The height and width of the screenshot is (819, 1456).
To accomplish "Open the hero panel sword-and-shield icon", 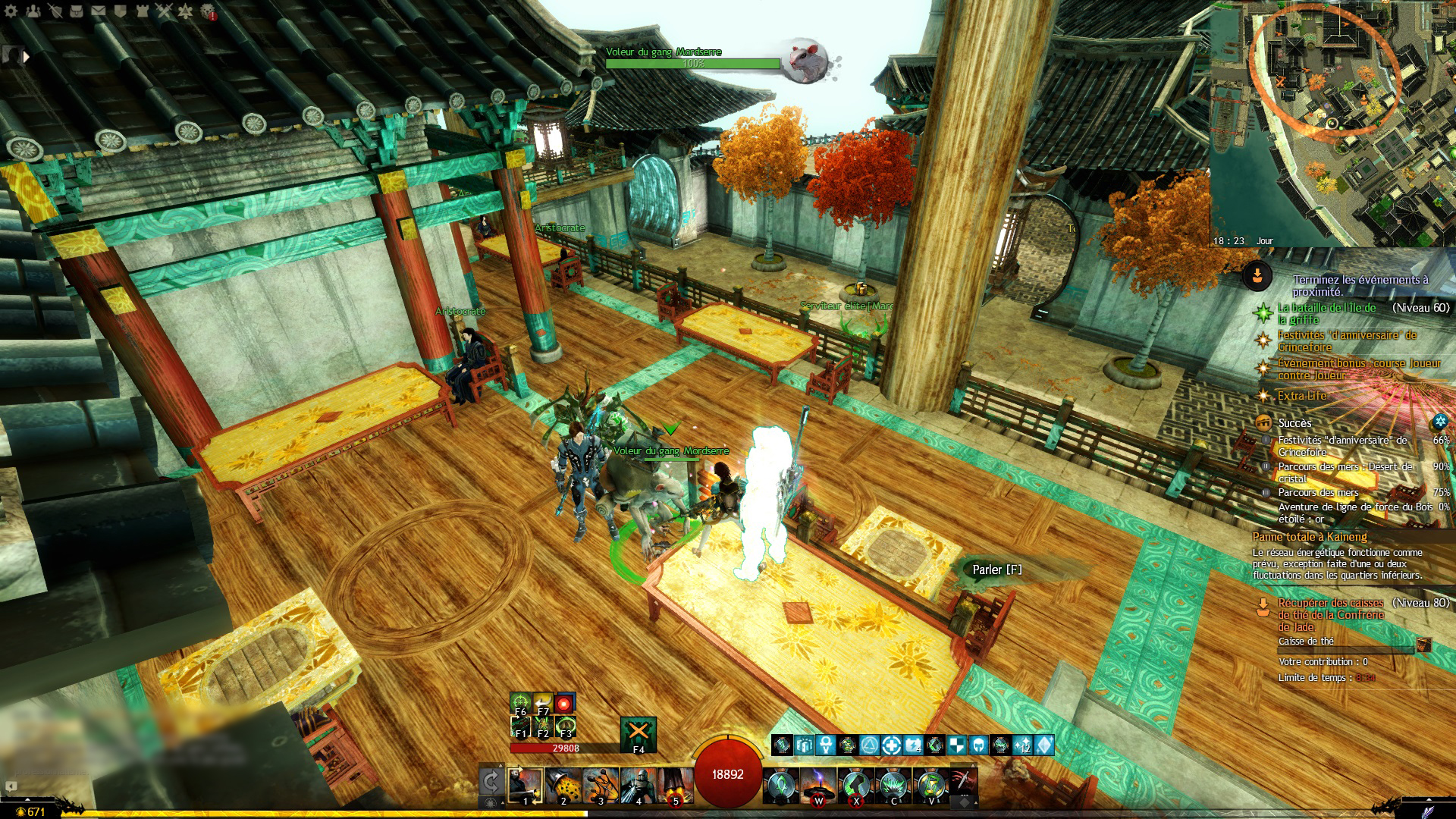I will pyautogui.click(x=55, y=11).
